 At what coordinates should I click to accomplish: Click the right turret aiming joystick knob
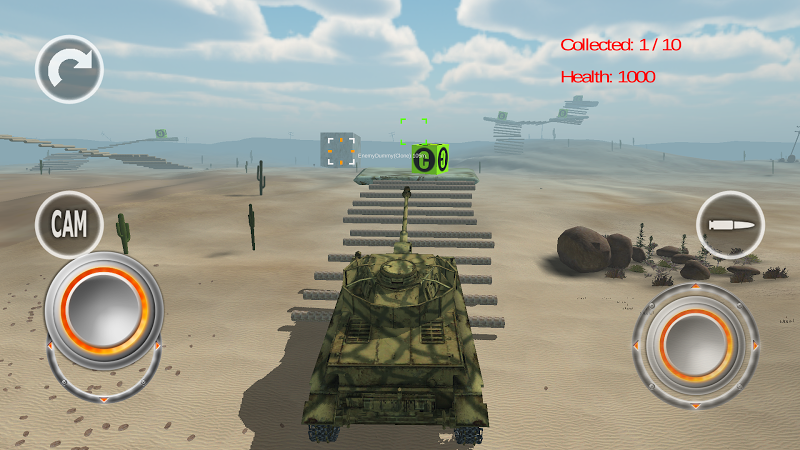coord(696,342)
